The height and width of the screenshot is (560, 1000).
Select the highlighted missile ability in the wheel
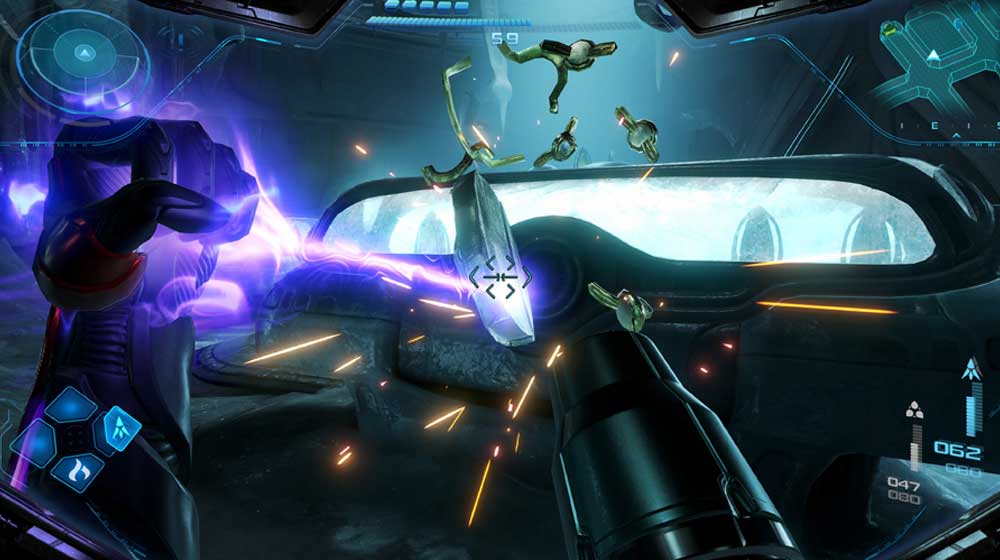(121, 430)
